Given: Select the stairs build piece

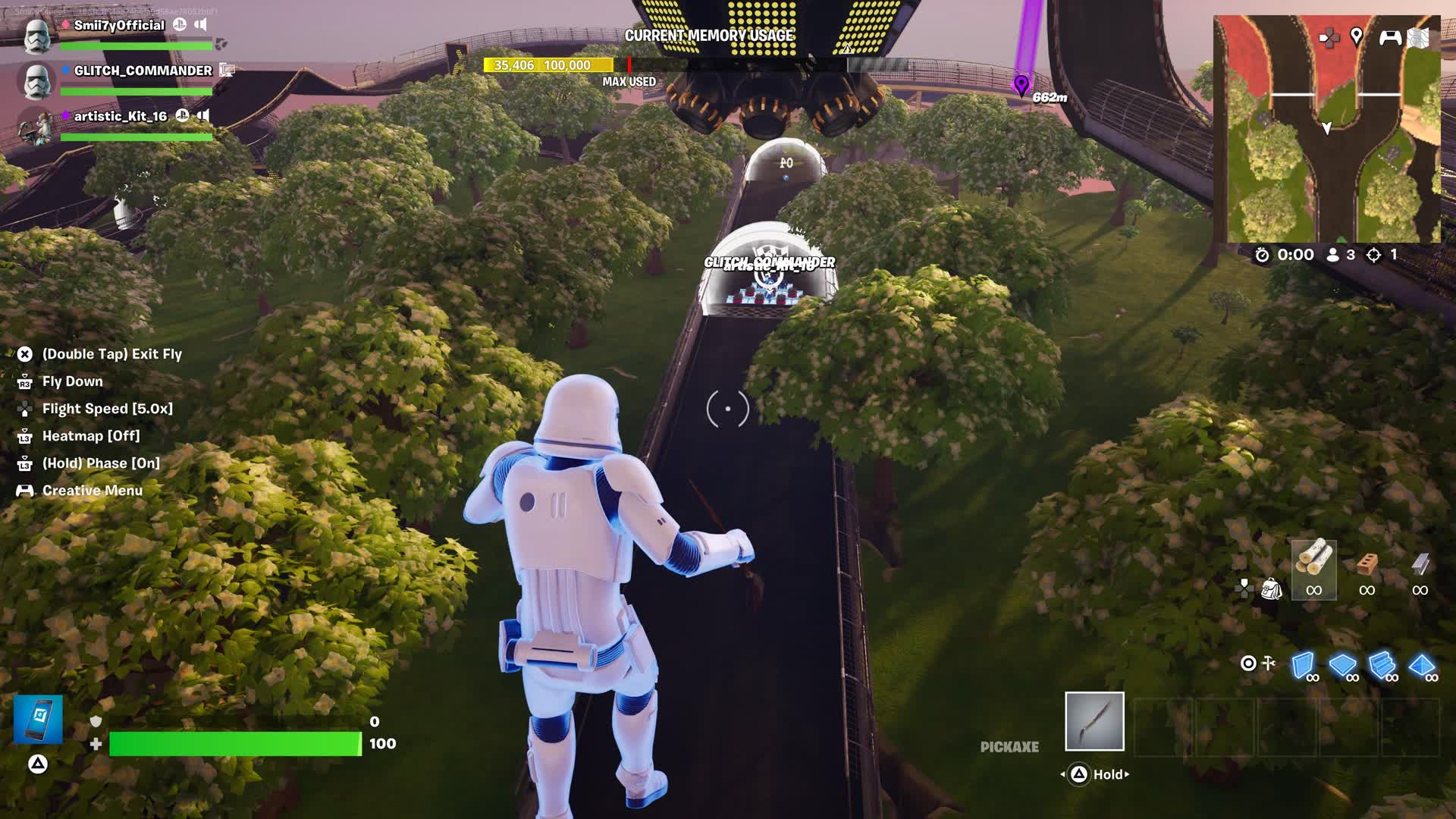Looking at the screenshot, I should (x=1381, y=666).
